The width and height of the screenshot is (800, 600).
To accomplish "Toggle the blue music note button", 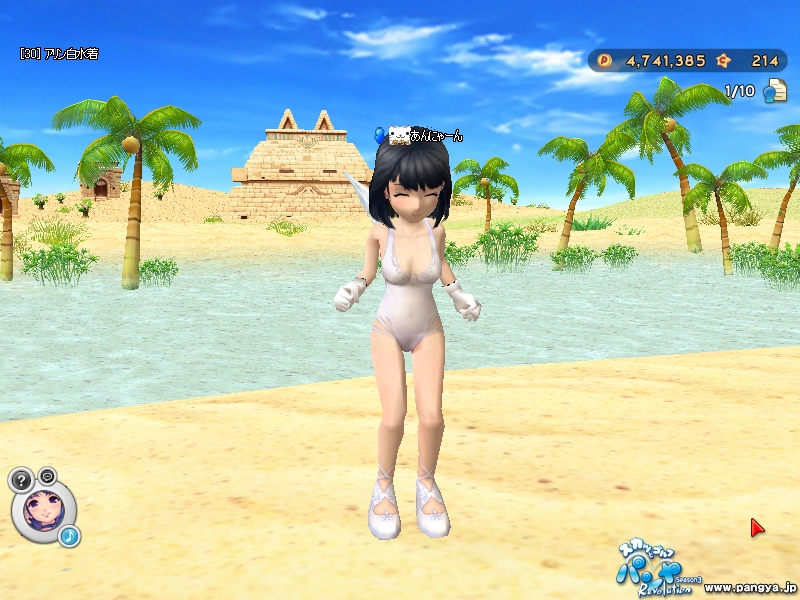I will tap(69, 537).
